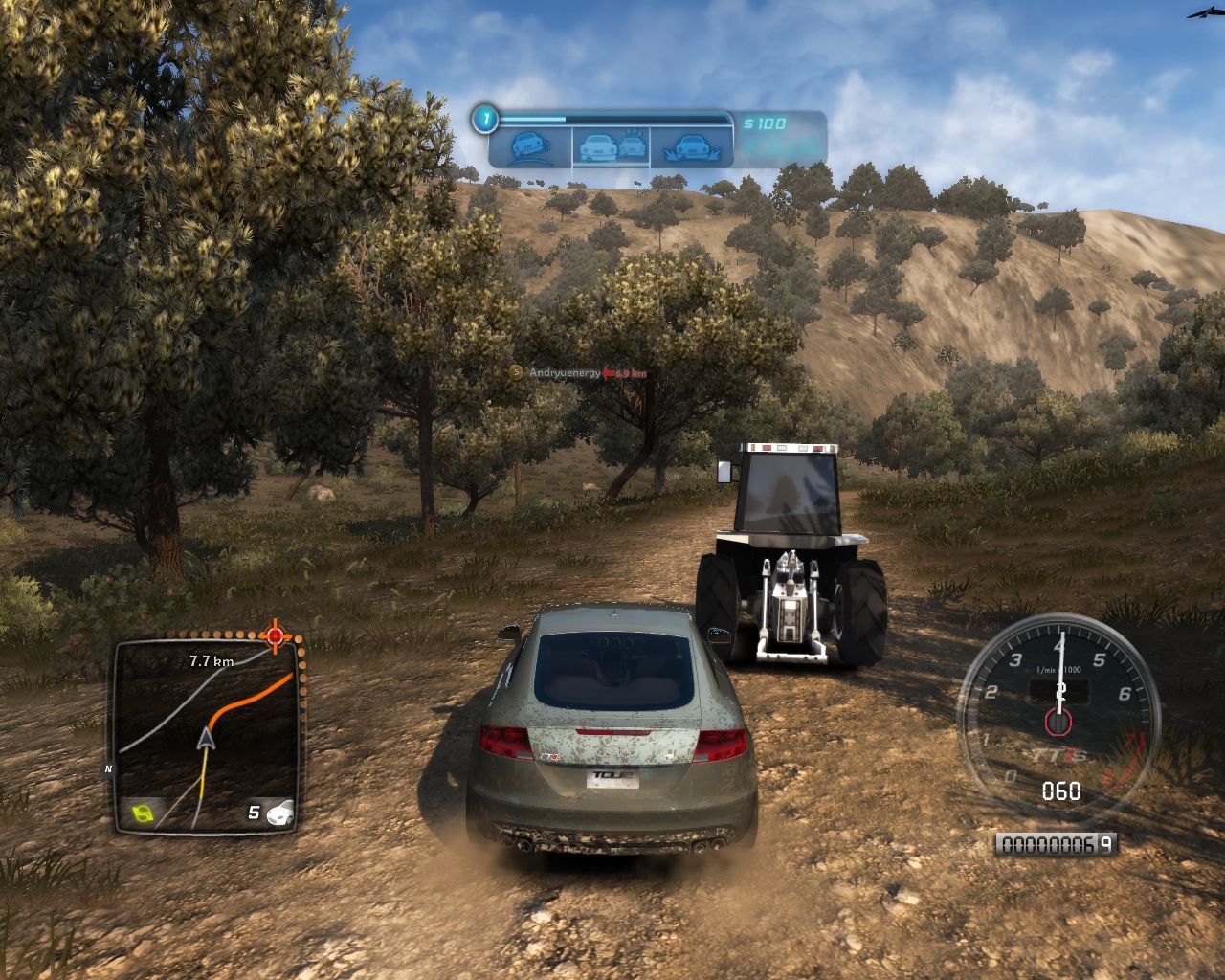Select the car jump F.R.I.M. icon
The width and height of the screenshot is (1225, 980).
click(x=691, y=146)
